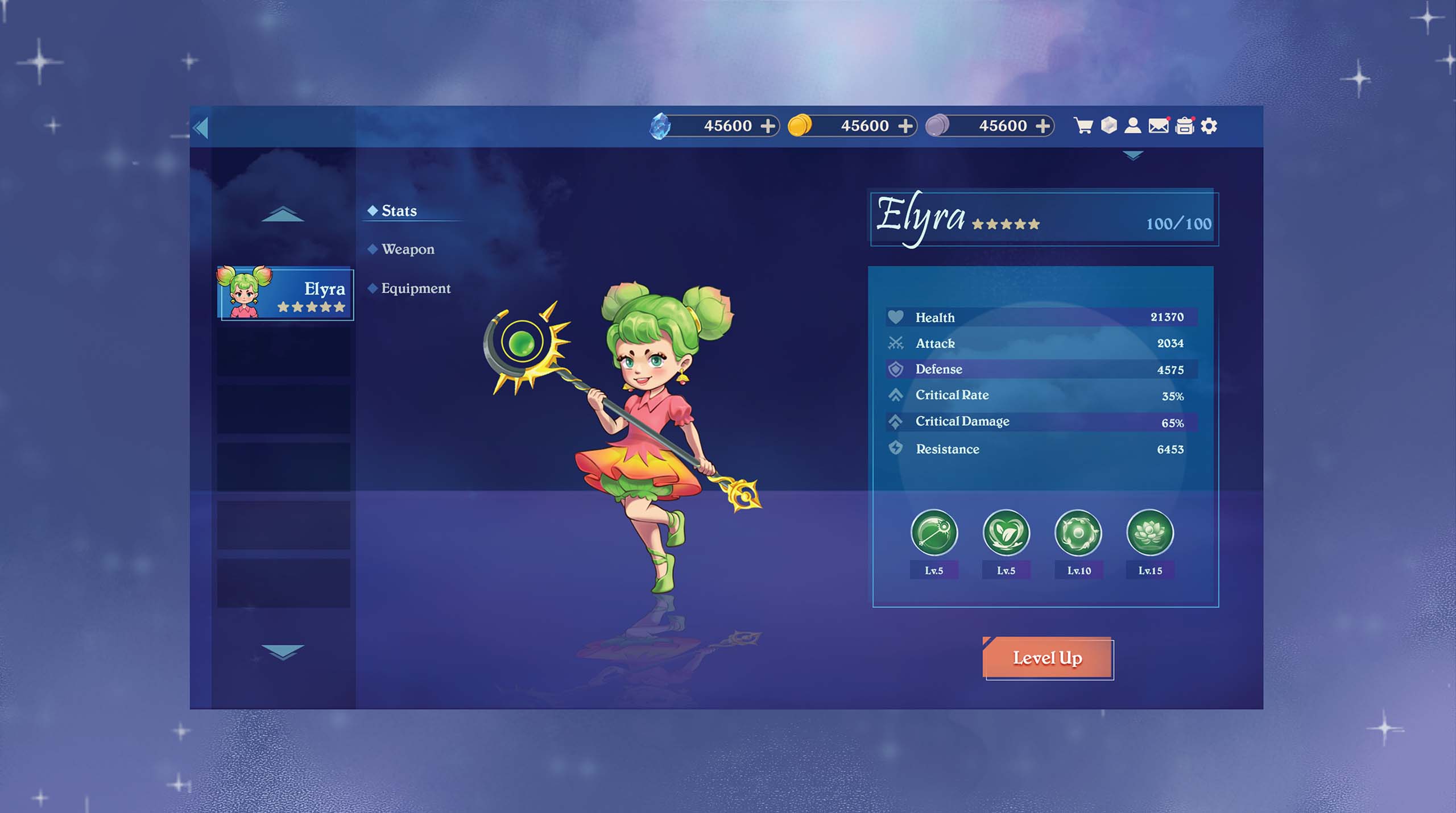
Task: Select Elyra's portrait in the character list
Action: click(x=285, y=293)
